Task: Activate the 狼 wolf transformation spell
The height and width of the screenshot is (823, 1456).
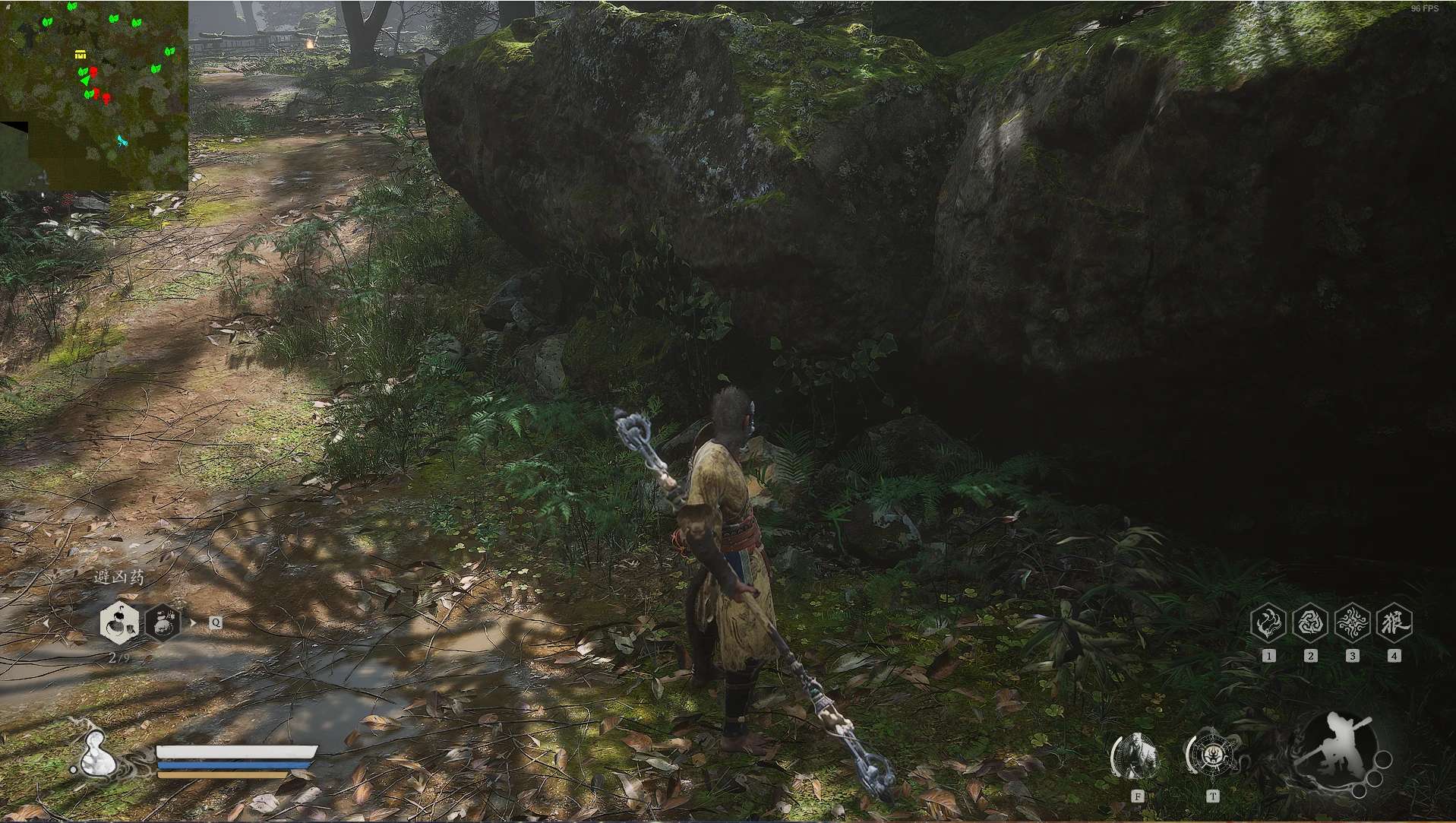Action: 1394,623
